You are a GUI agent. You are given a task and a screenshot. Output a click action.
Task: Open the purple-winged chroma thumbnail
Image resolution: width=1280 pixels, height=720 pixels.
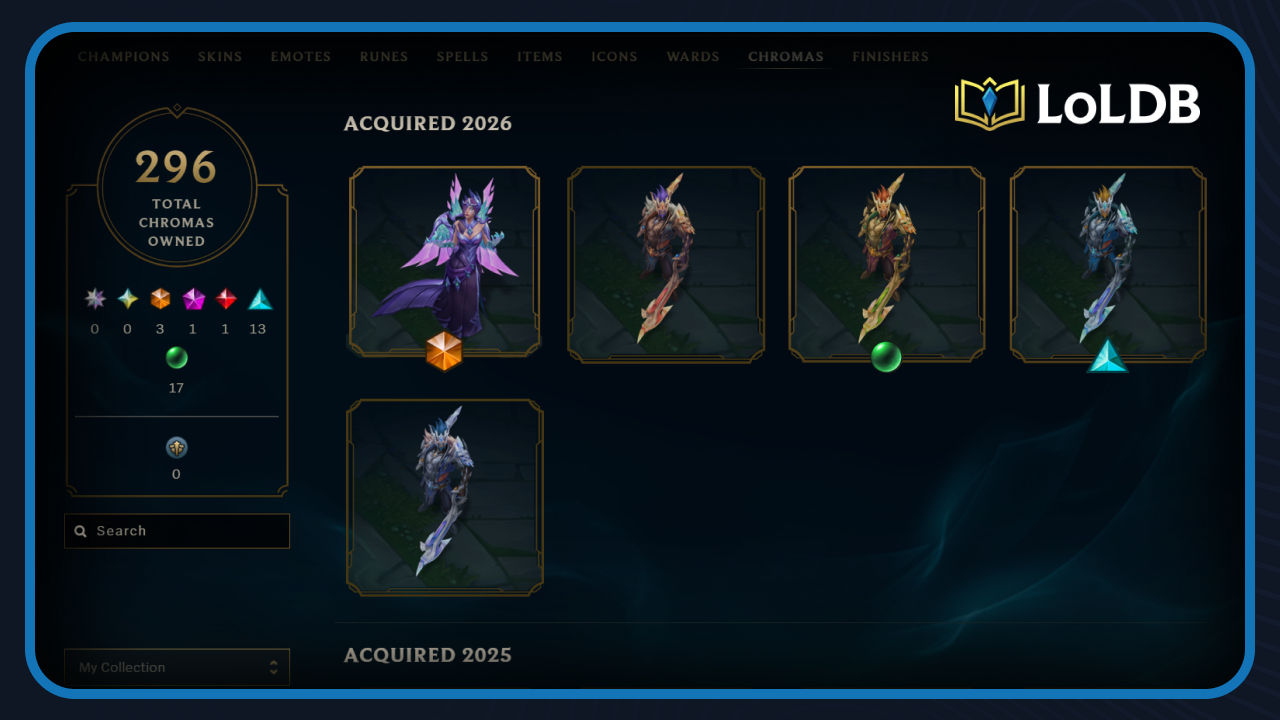446,262
